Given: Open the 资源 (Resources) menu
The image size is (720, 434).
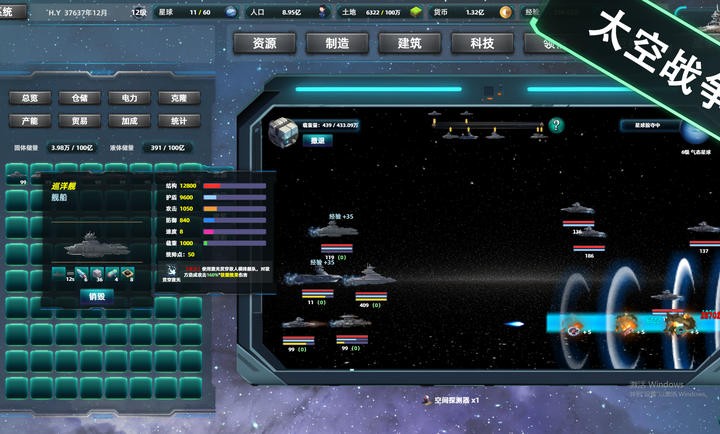Looking at the screenshot, I should [265, 43].
